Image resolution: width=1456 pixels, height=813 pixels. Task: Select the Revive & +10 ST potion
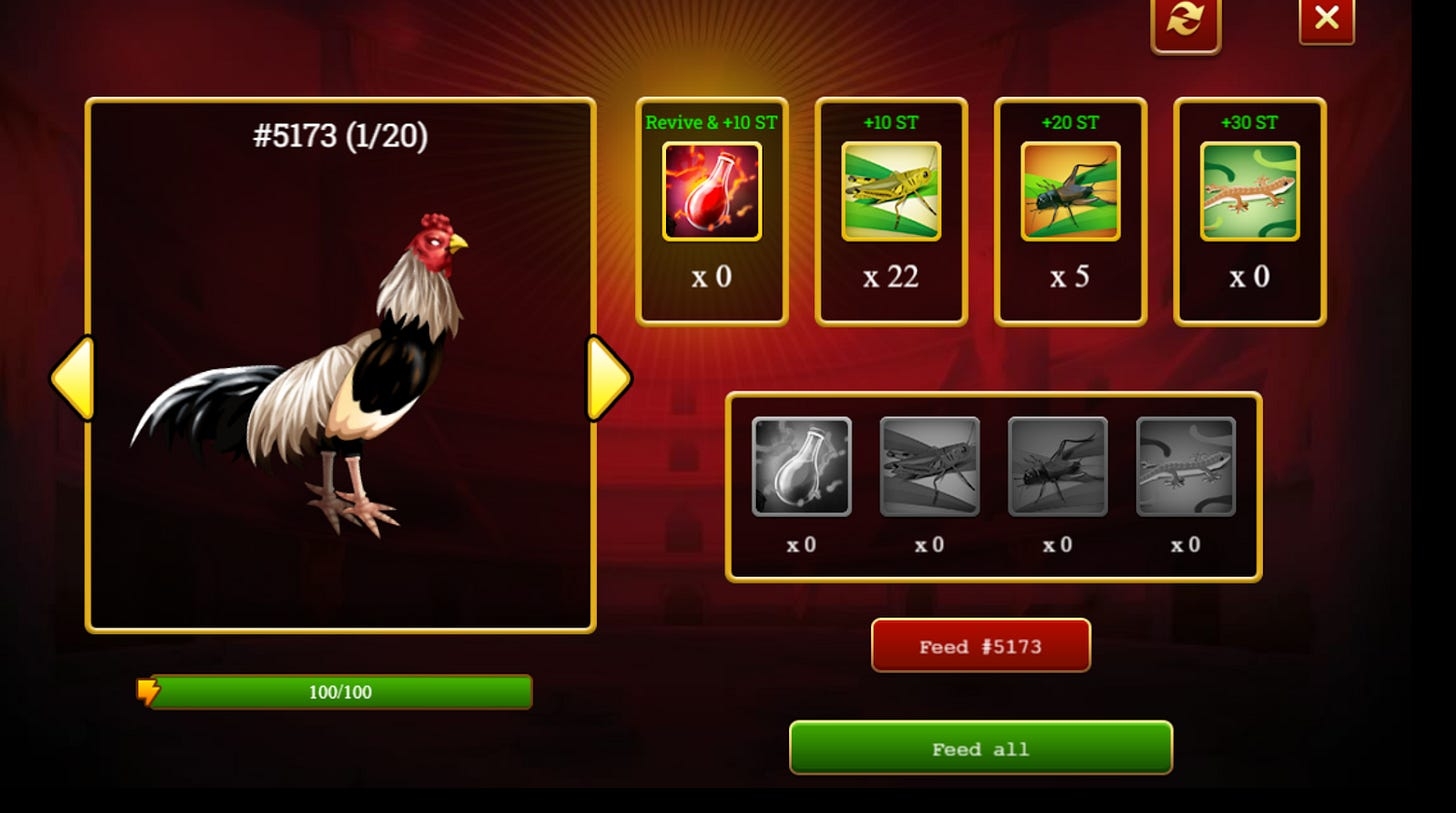711,191
